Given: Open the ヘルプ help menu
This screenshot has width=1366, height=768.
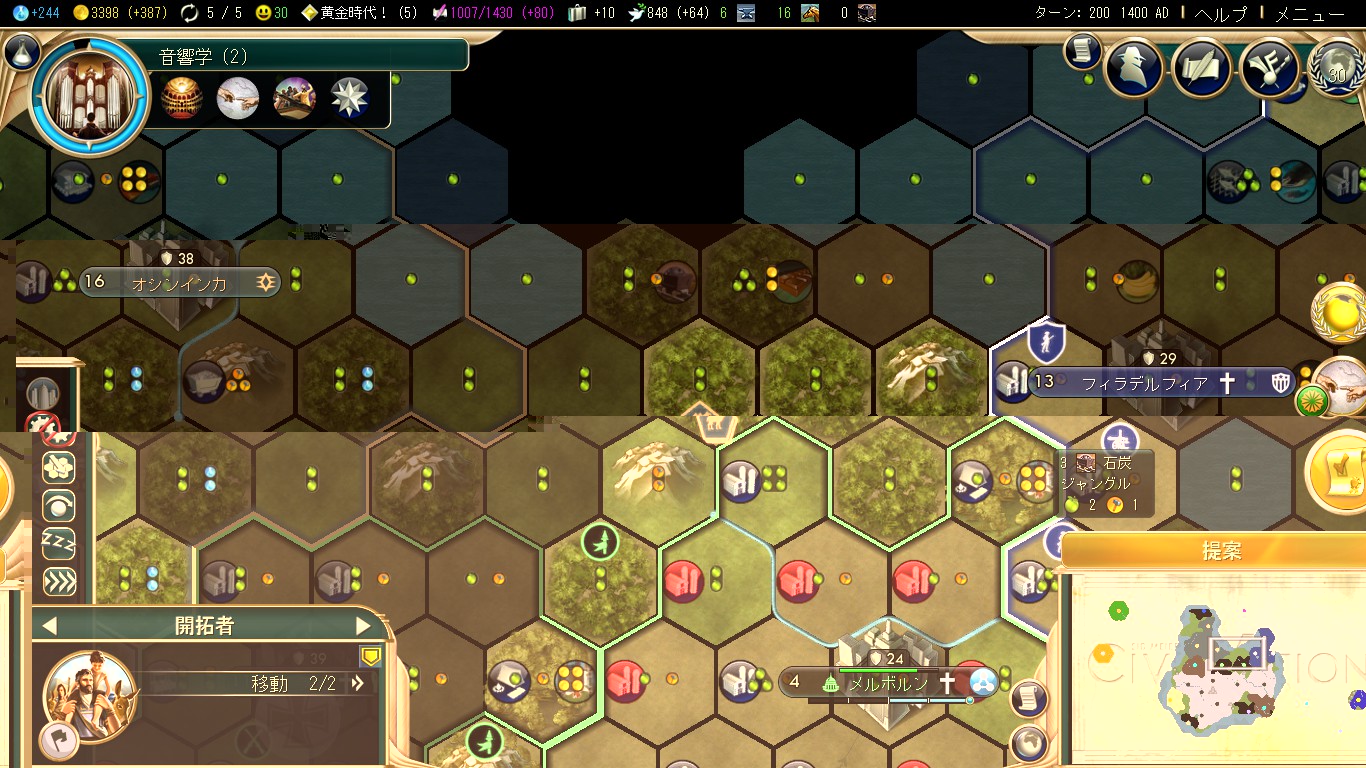Looking at the screenshot, I should coord(1221,14).
